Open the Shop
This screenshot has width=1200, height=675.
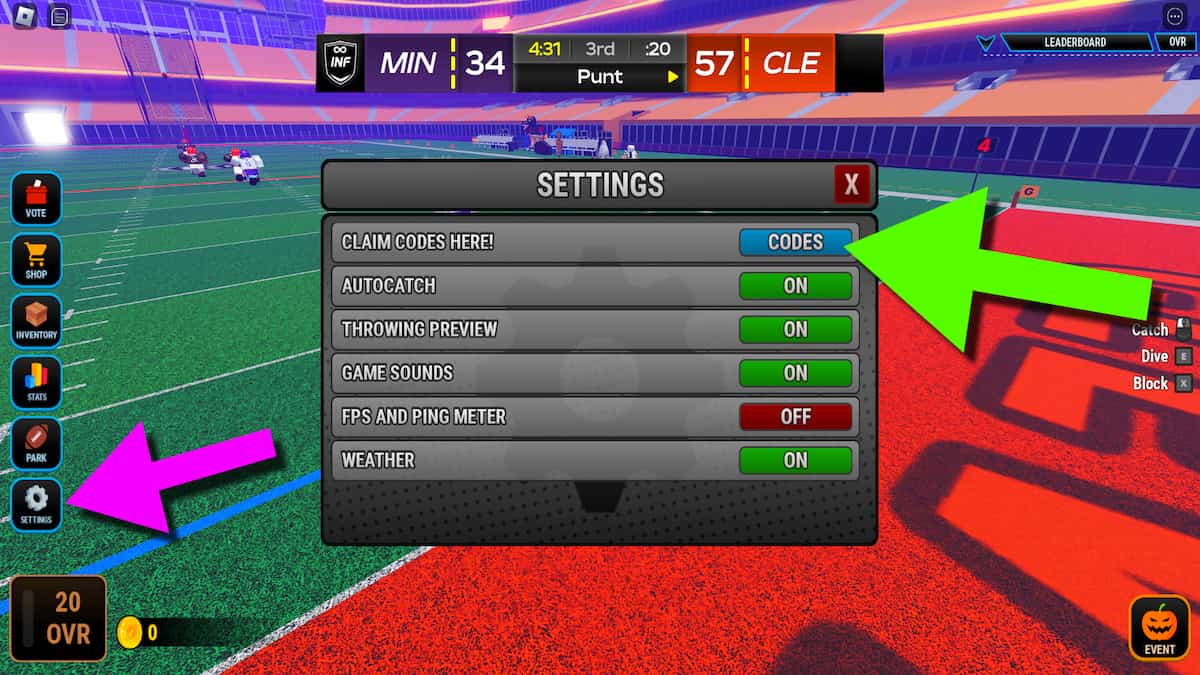[36, 260]
